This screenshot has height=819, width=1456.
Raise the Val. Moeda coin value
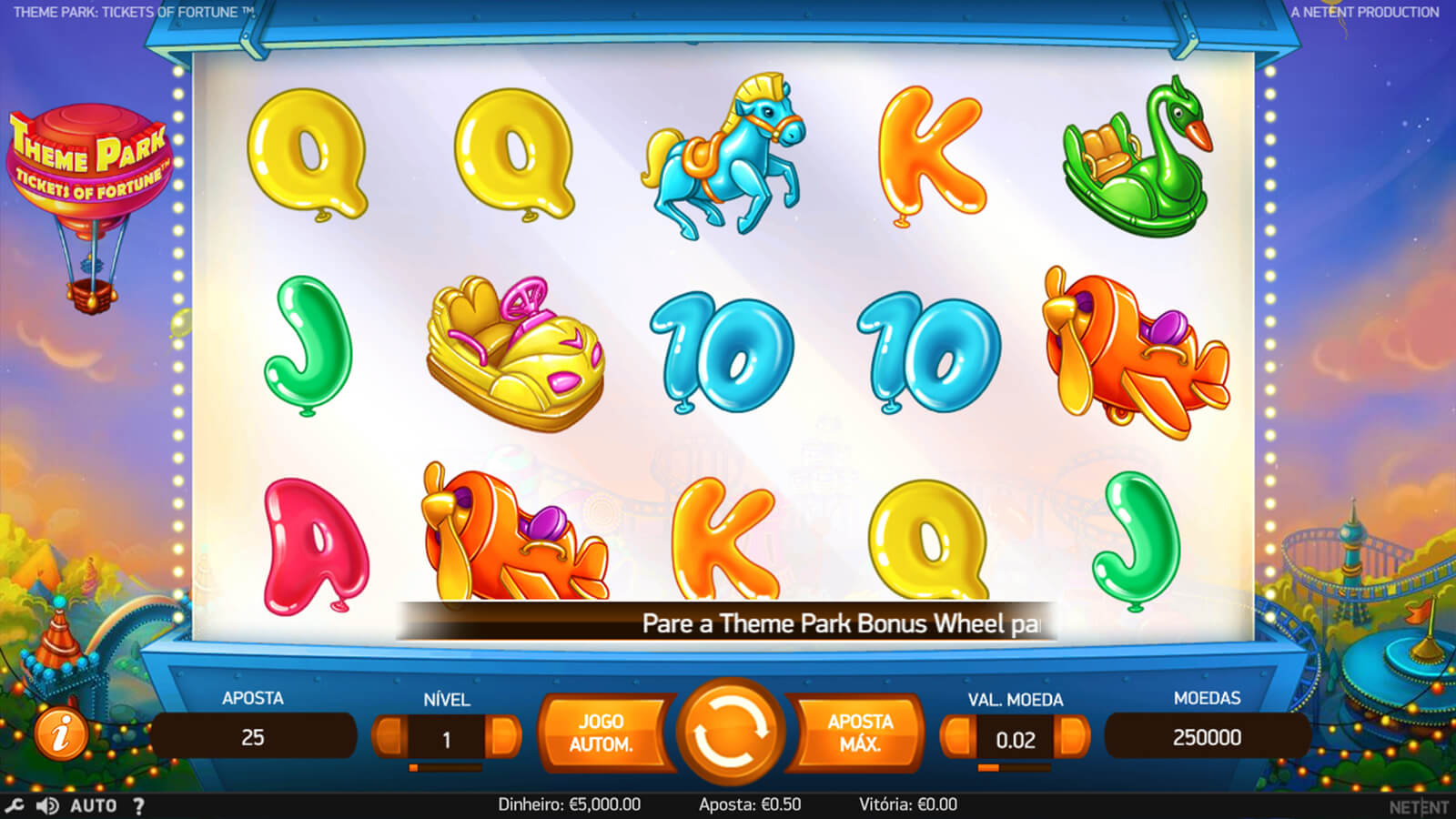click(1073, 737)
